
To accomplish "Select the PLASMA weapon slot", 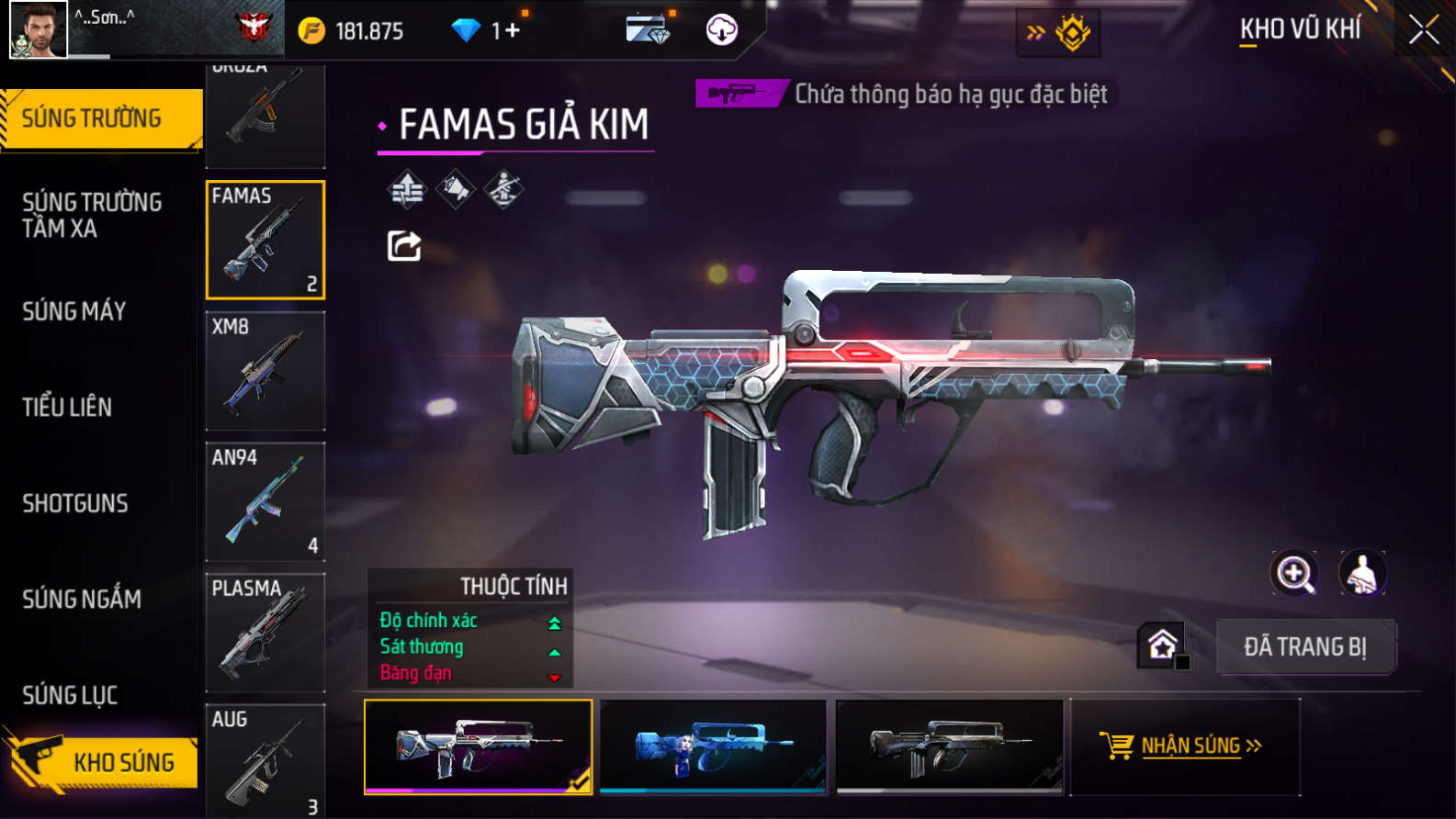I will (265, 632).
